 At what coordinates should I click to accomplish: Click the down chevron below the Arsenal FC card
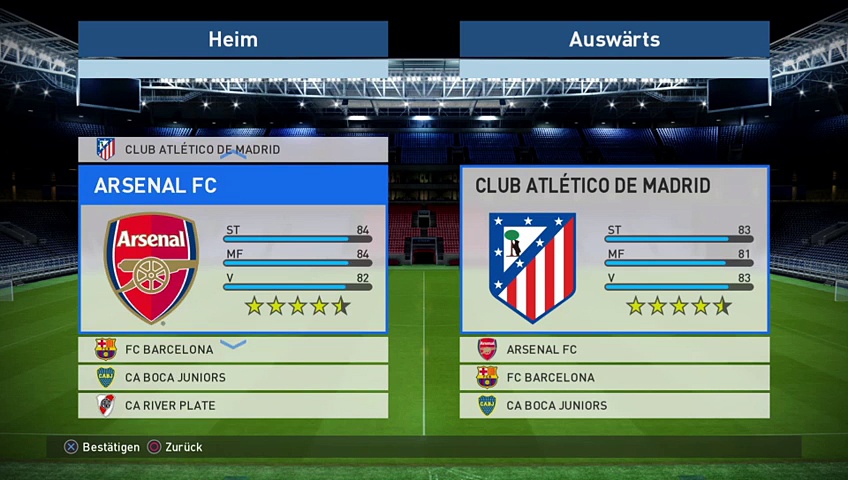coord(233,344)
